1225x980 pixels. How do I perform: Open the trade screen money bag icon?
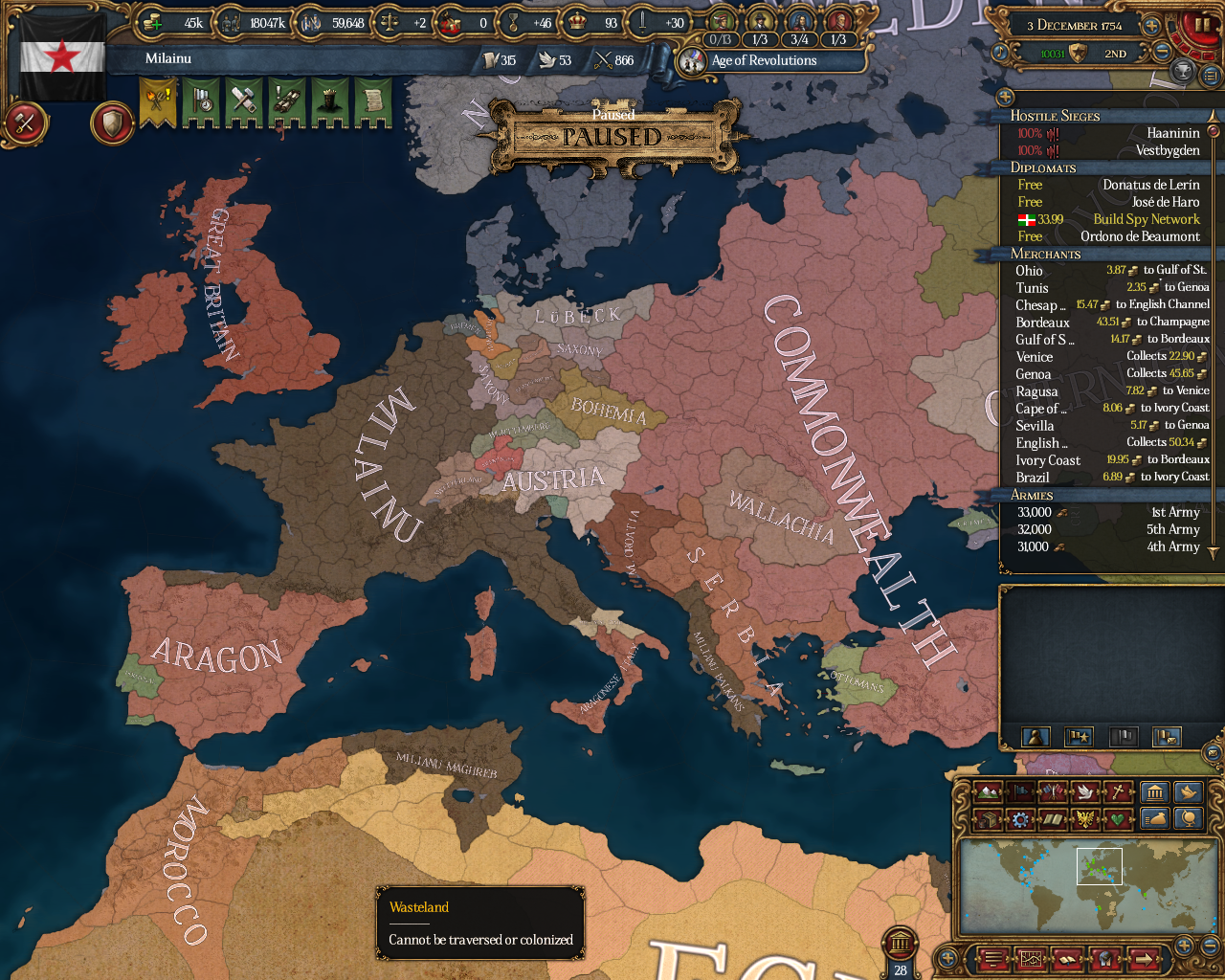1154,818
